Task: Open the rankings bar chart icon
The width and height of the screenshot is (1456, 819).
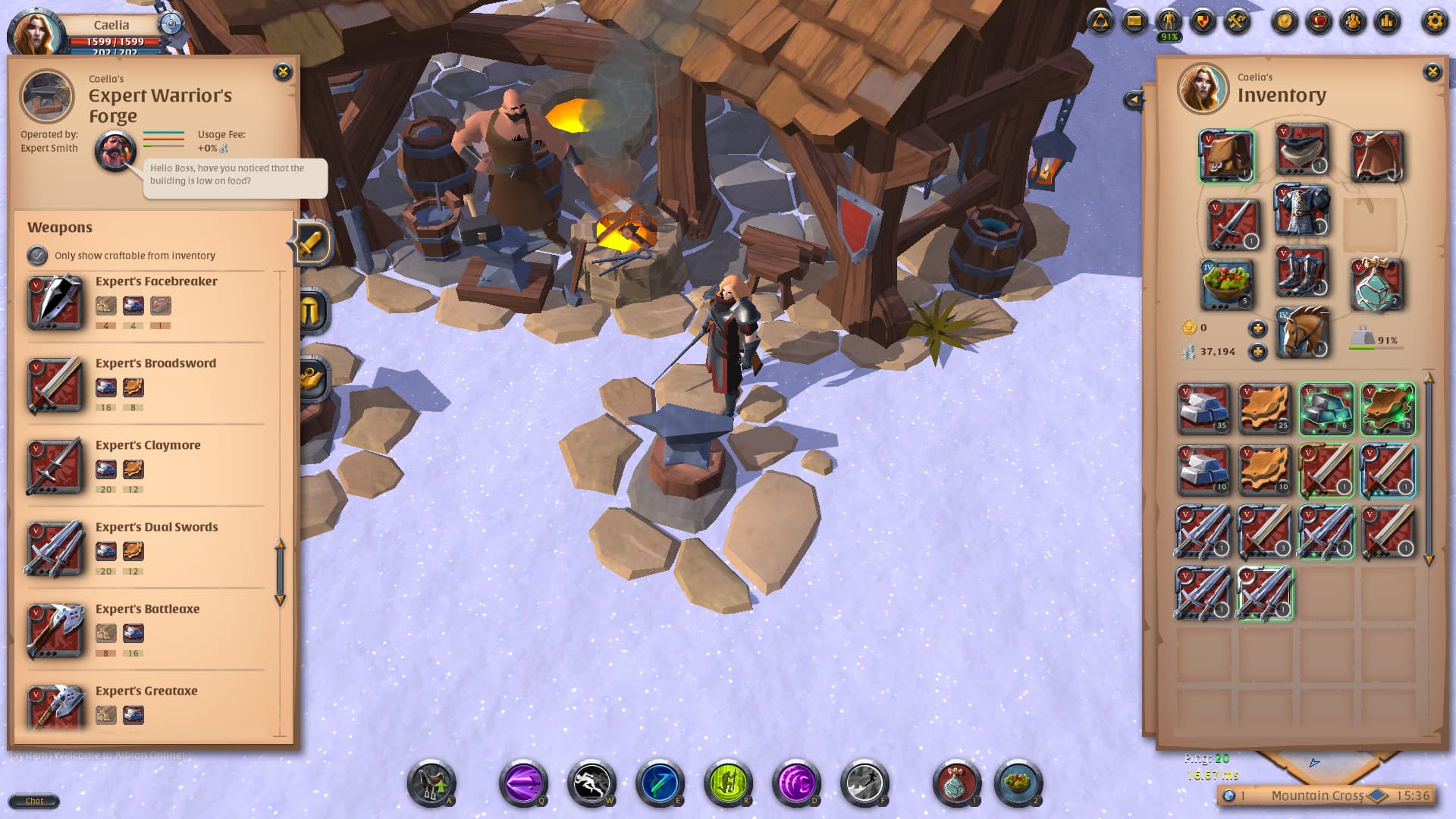Action: coord(1386,21)
